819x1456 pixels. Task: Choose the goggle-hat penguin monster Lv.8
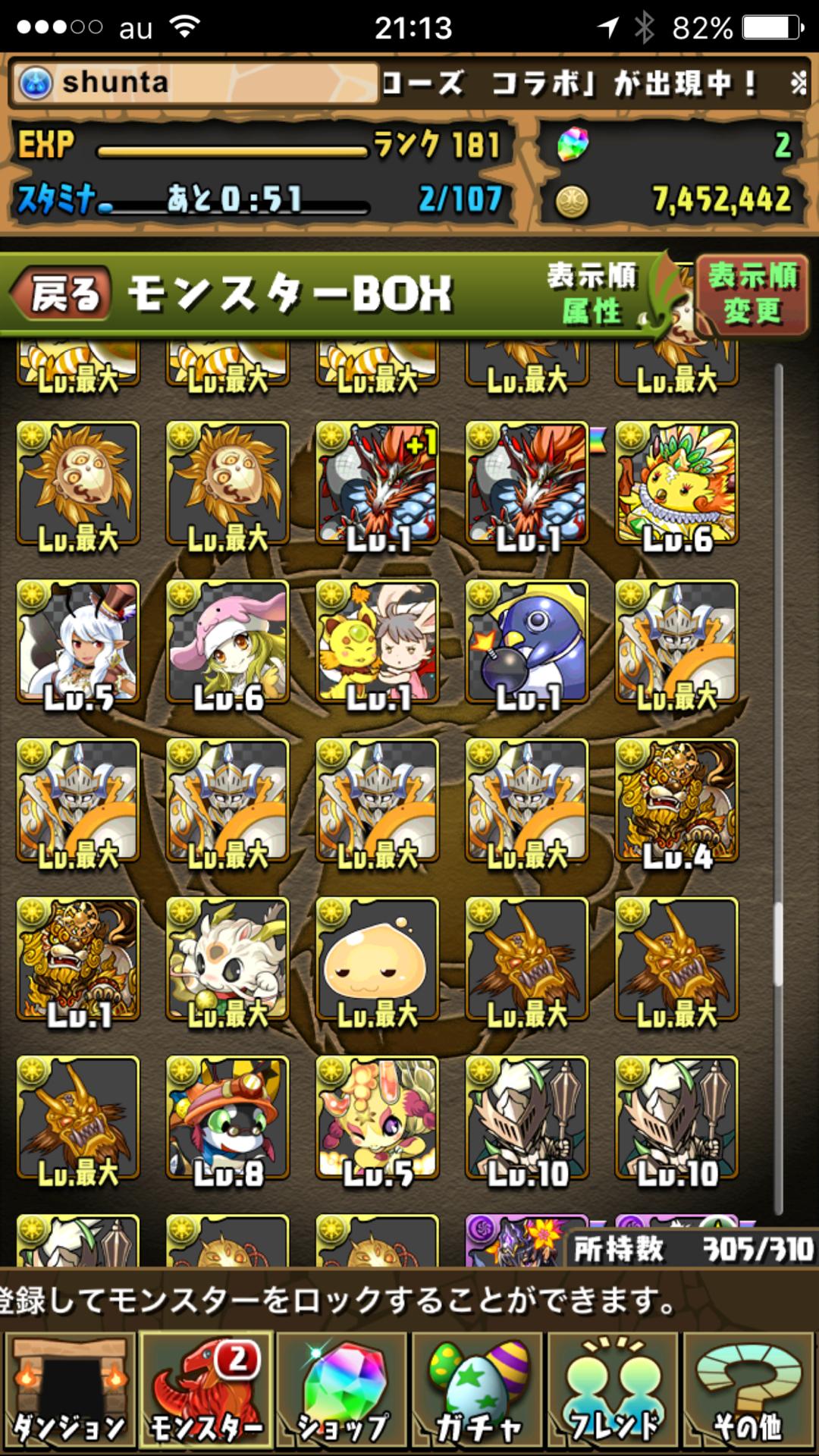[227, 1118]
